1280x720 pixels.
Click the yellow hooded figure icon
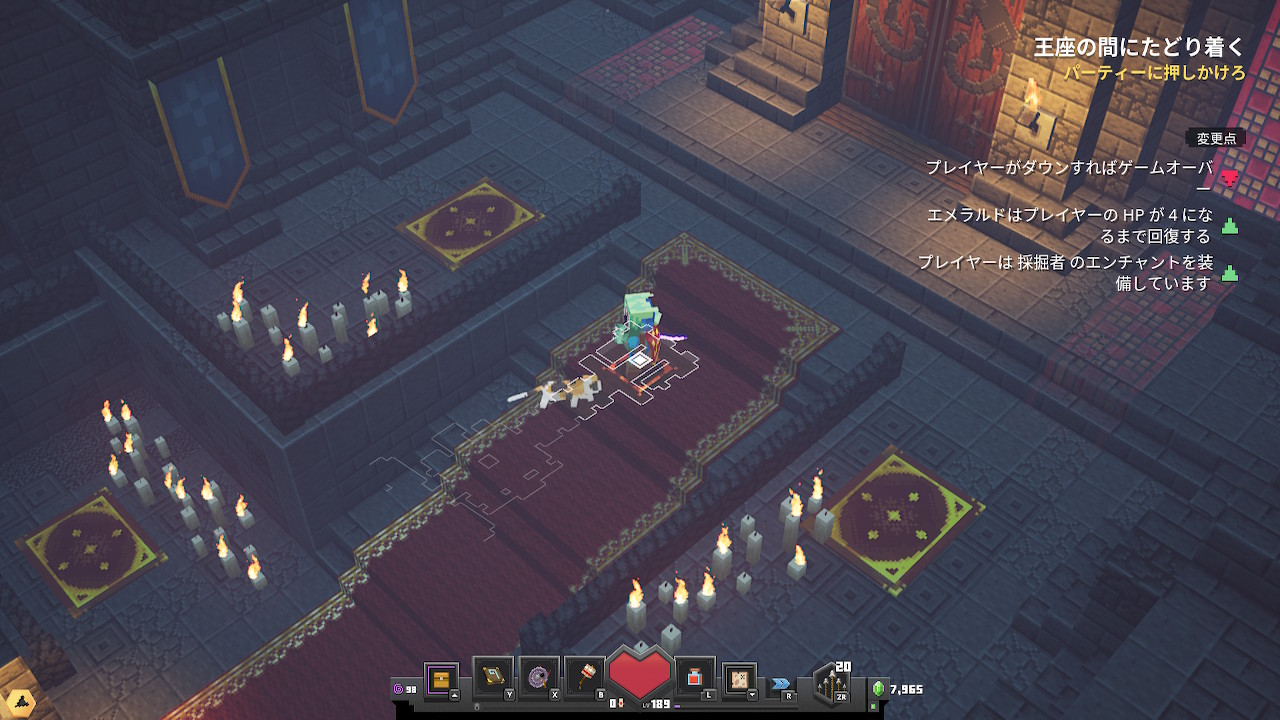pyautogui.click(x=18, y=703)
